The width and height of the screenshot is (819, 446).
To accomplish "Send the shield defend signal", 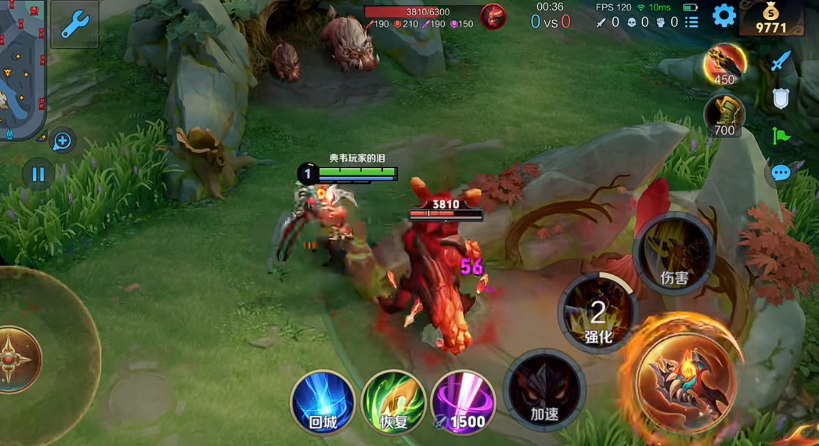I will [x=780, y=98].
